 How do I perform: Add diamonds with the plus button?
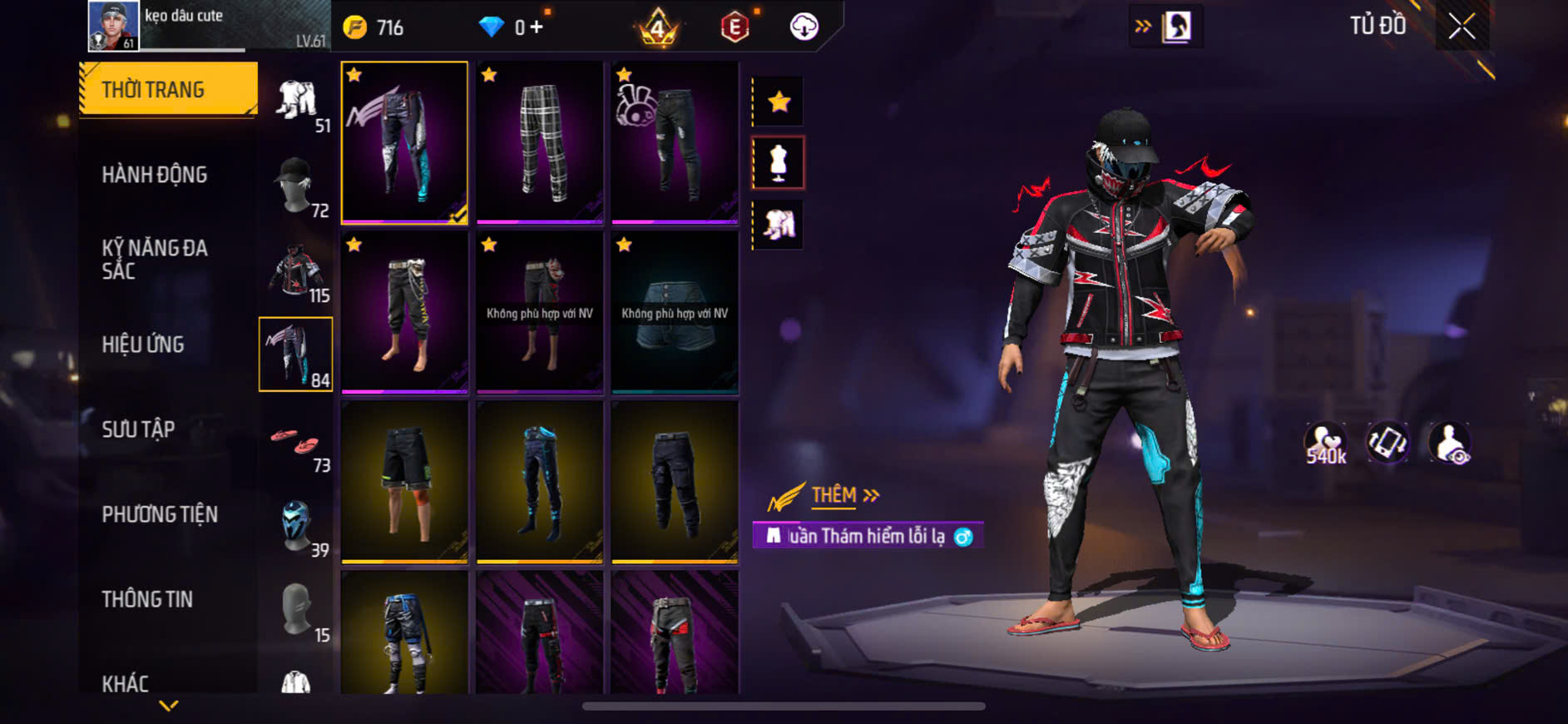coord(537,27)
